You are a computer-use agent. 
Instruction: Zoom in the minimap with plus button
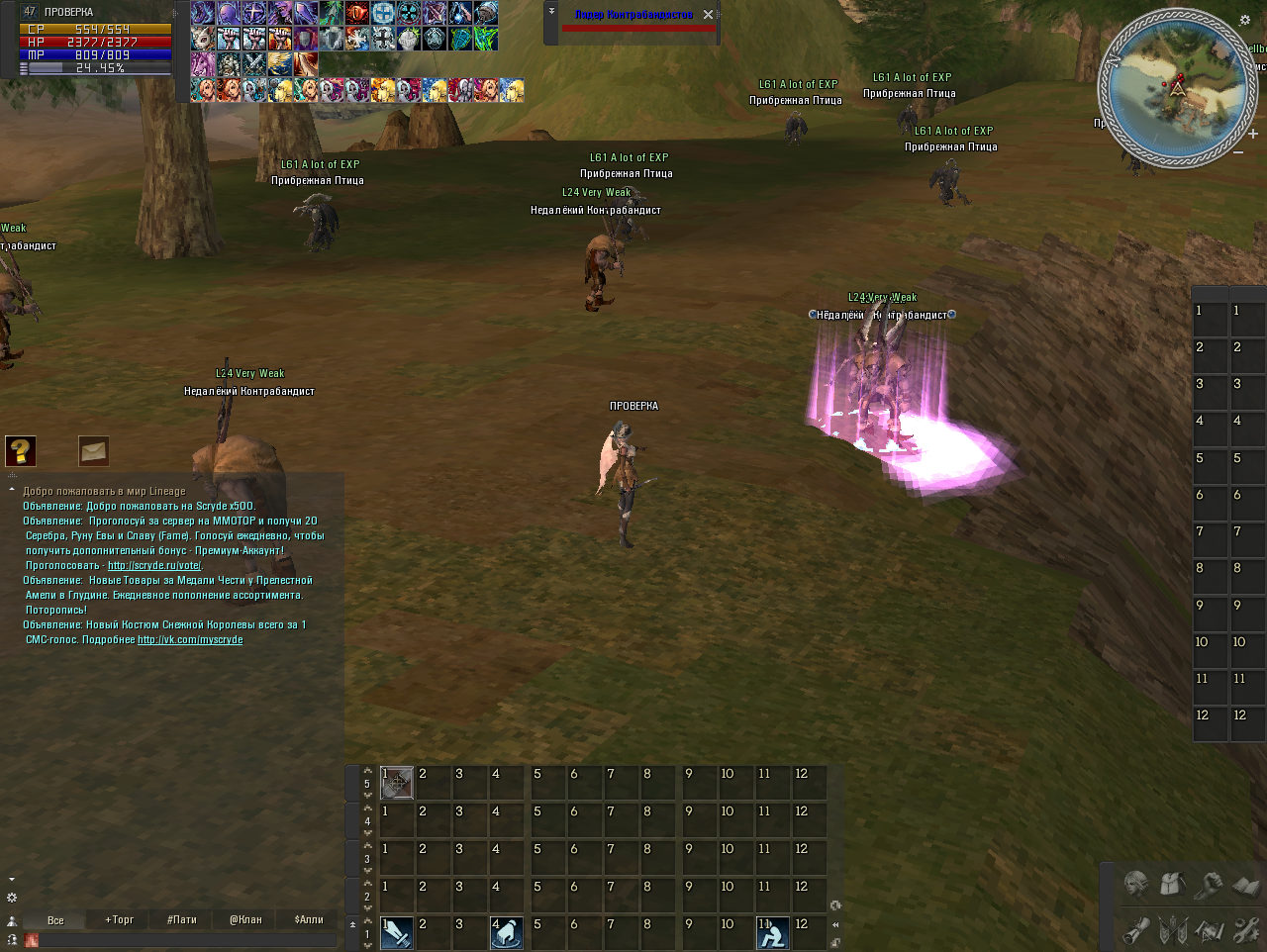coord(1253,134)
